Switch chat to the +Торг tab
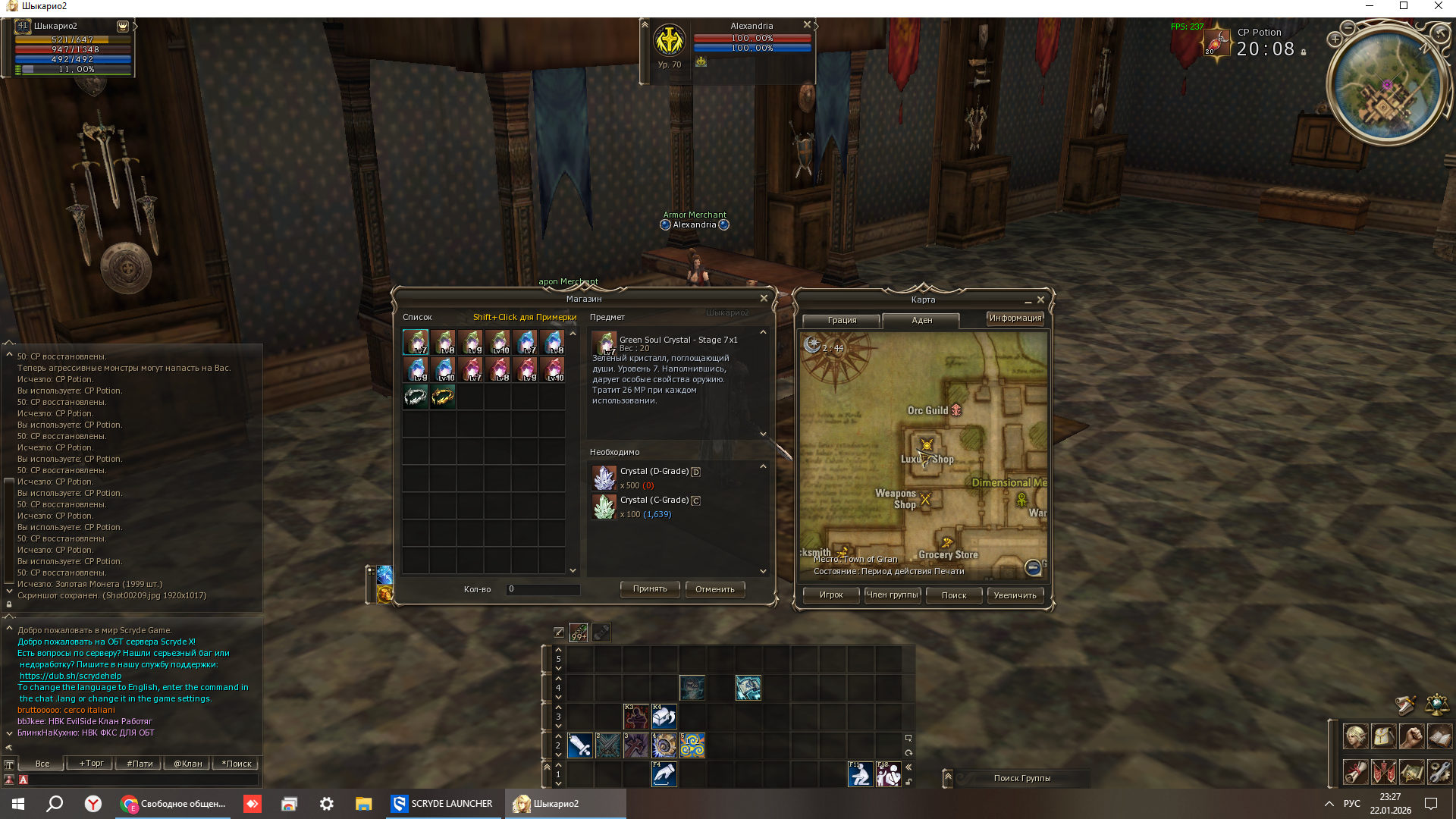This screenshot has height=819, width=1456. (x=92, y=764)
